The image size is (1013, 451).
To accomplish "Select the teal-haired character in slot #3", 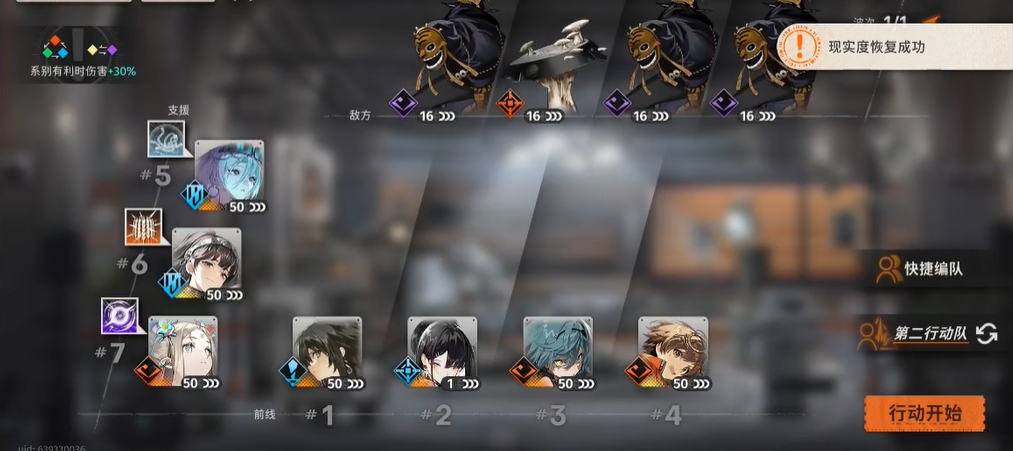I will [558, 351].
